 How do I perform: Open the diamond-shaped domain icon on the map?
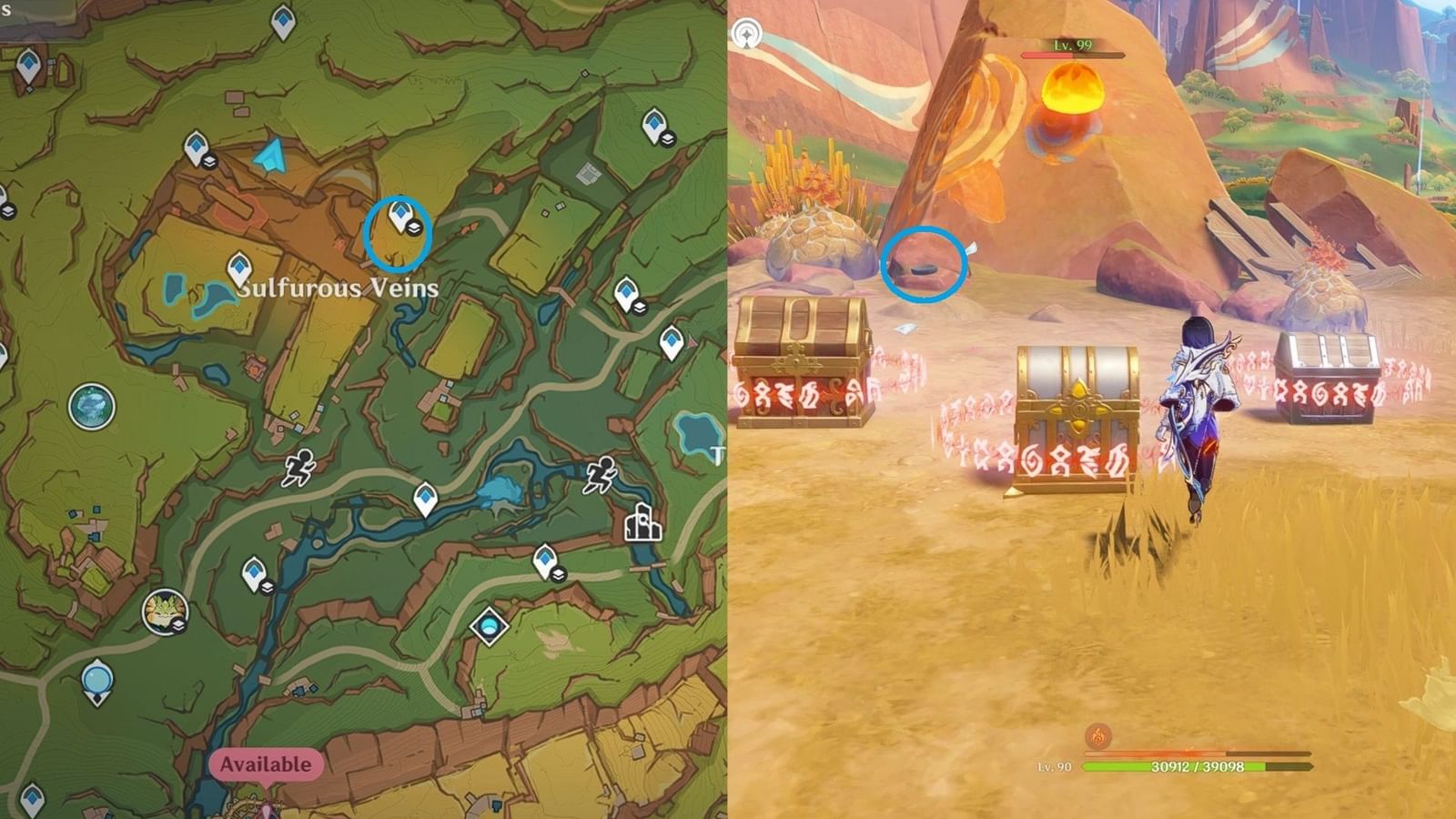488,624
